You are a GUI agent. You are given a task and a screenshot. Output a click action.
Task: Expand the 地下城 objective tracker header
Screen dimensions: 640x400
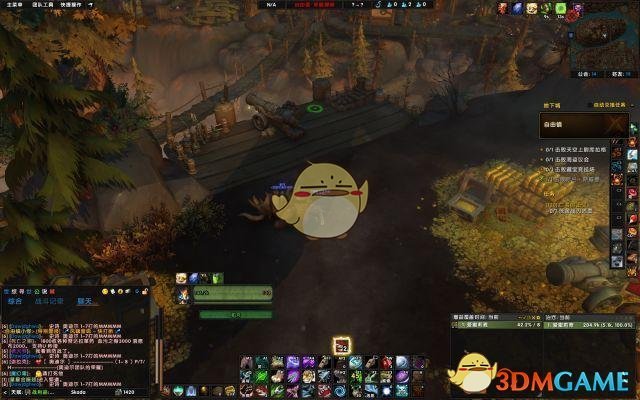tap(552, 104)
